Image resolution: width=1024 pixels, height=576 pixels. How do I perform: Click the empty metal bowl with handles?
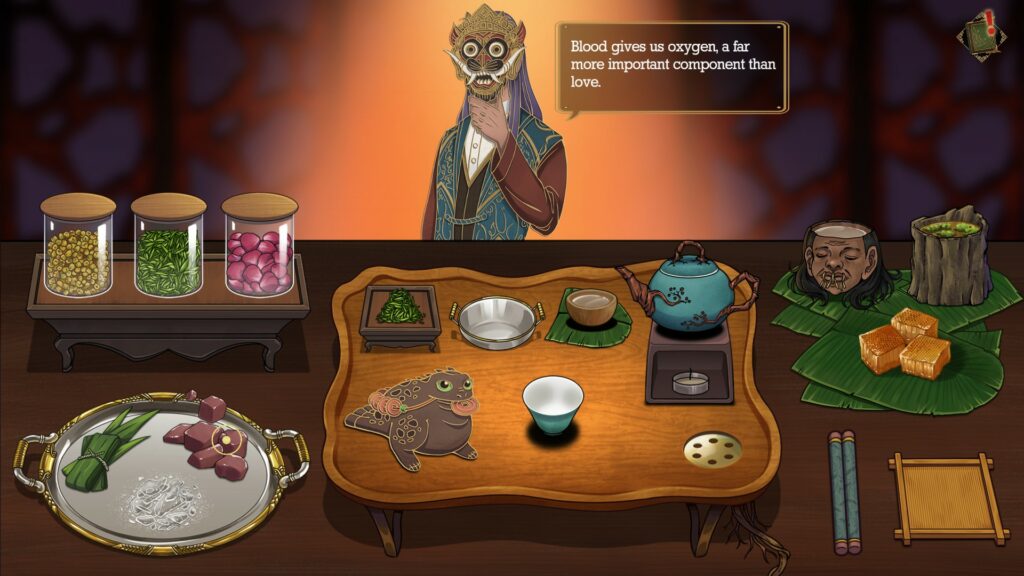coord(497,322)
